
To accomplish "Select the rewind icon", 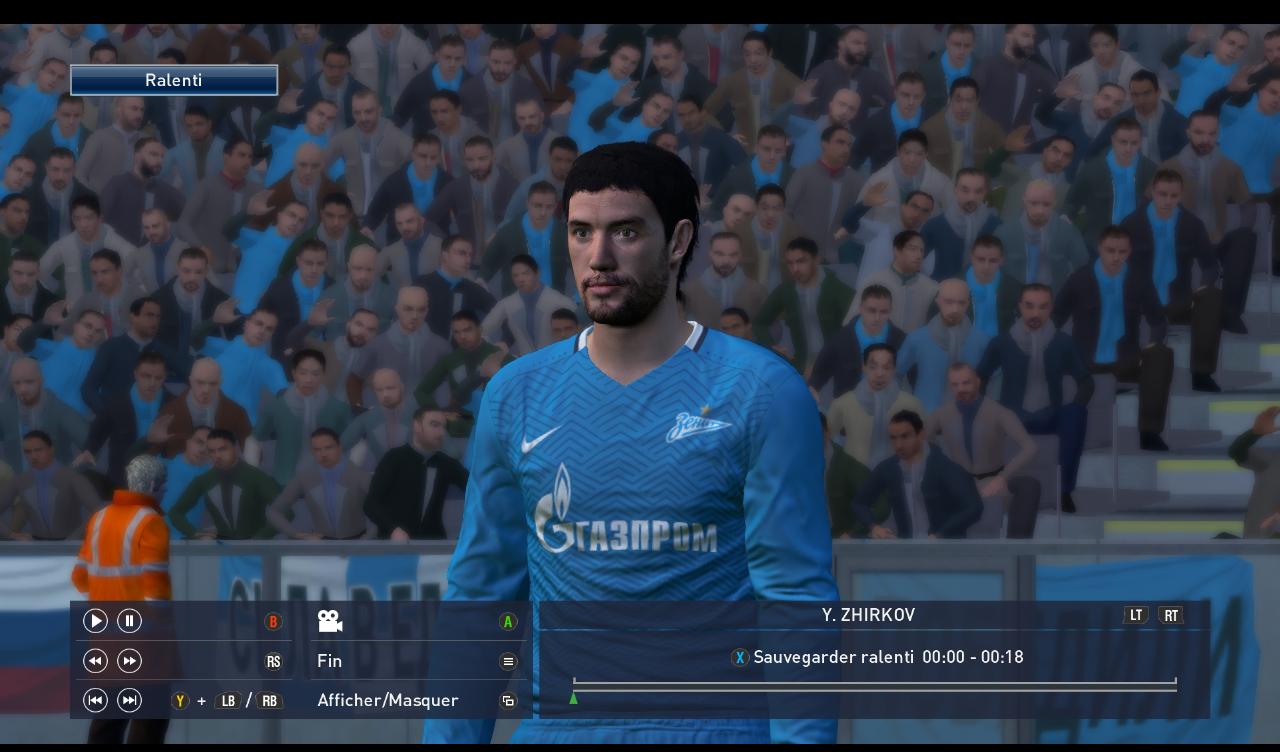I will coord(95,660).
